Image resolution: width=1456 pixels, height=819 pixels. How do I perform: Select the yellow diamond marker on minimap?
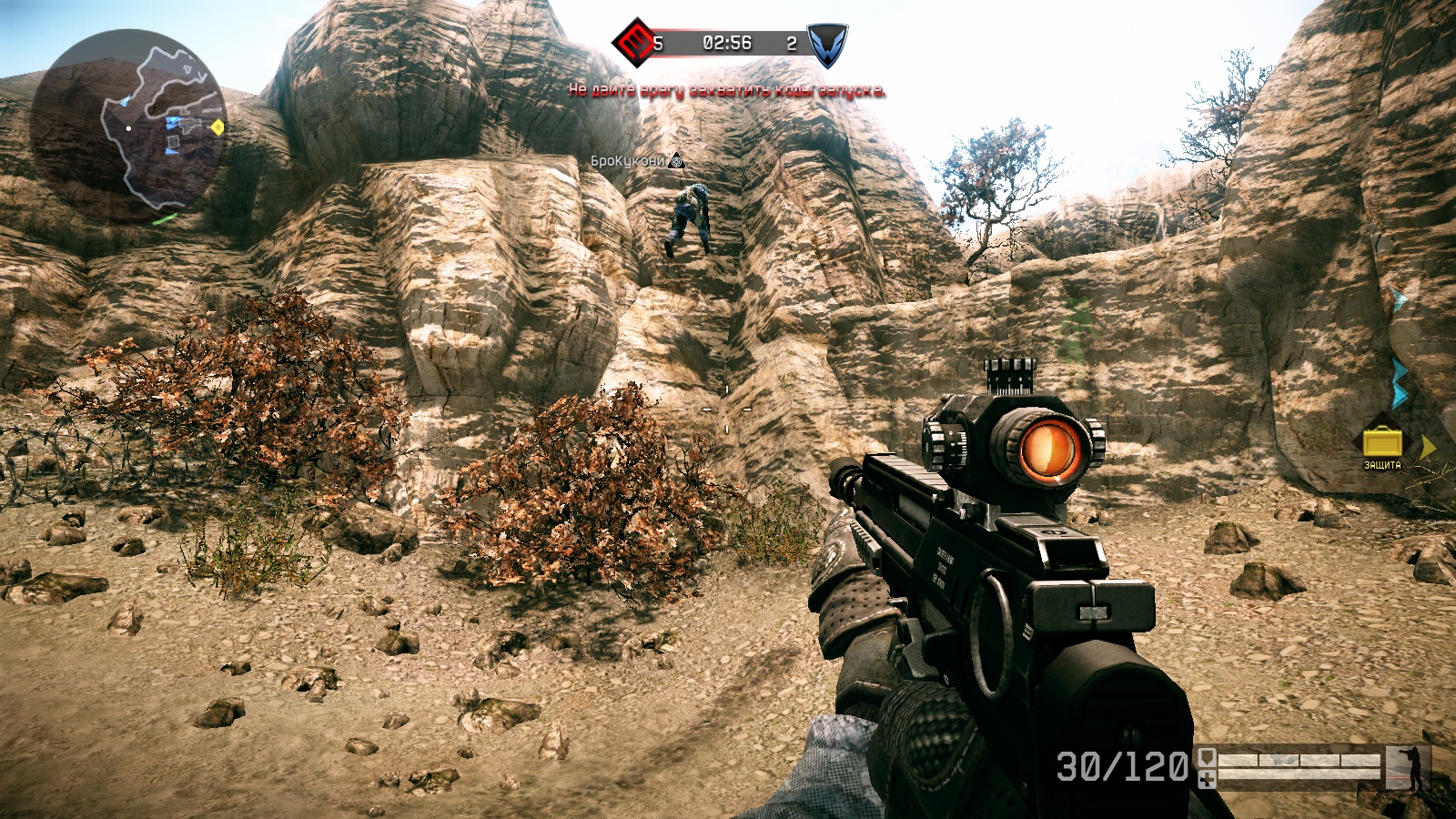click(x=217, y=127)
